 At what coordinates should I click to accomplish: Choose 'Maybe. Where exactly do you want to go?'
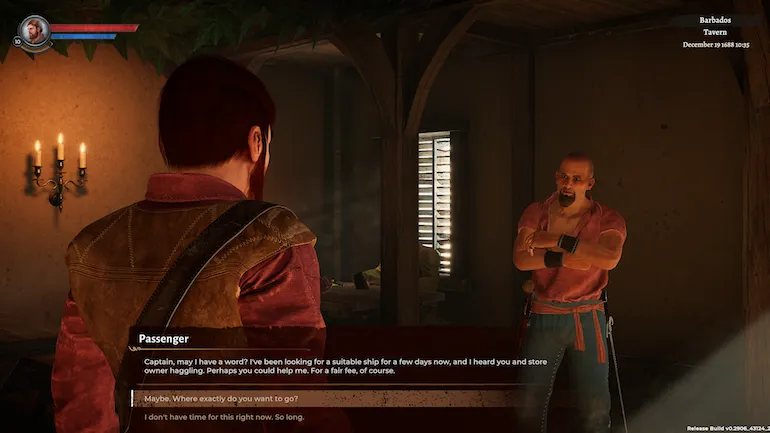222,398
